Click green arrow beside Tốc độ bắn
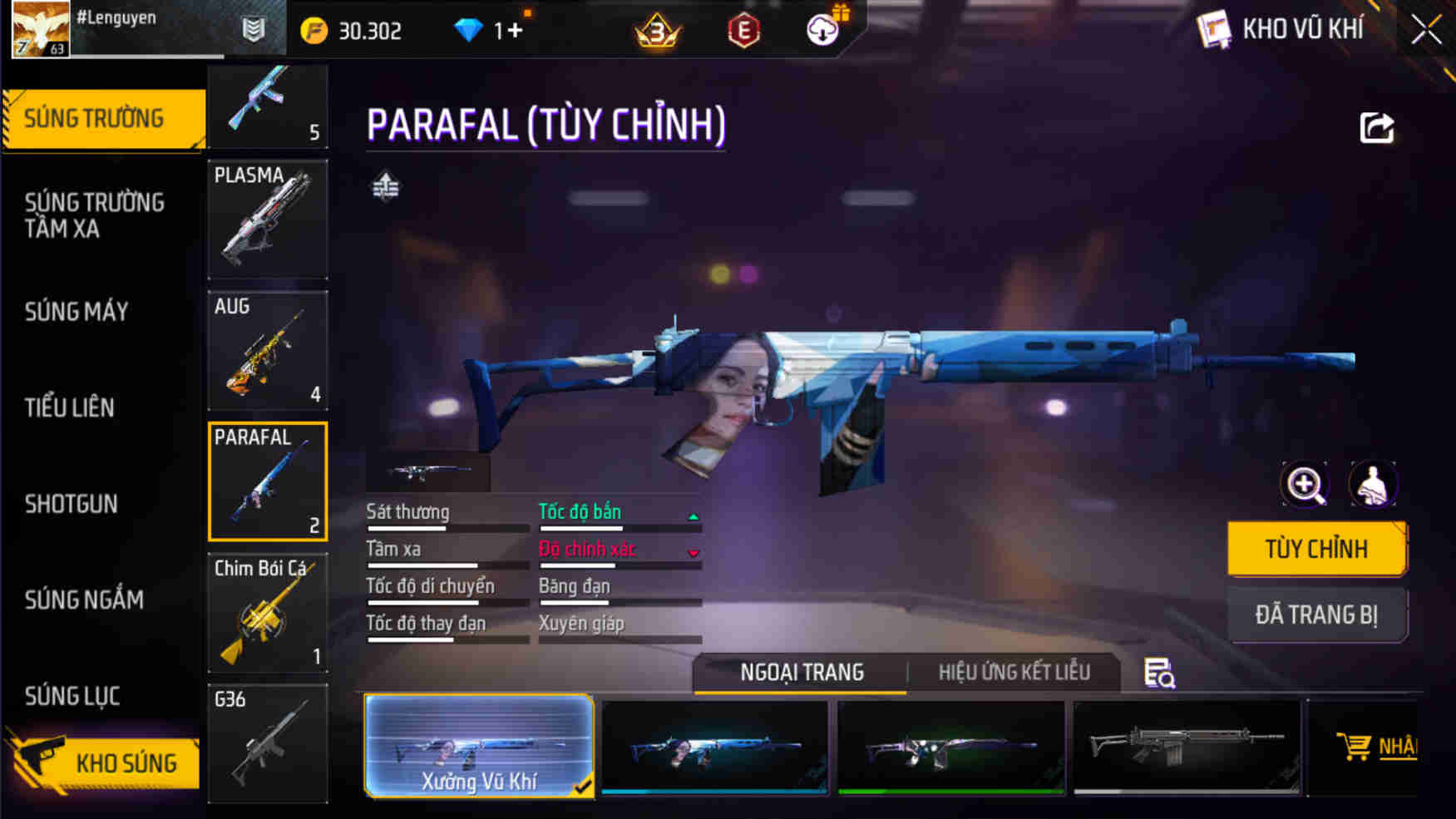Viewport: 1456px width, 819px height. [690, 516]
